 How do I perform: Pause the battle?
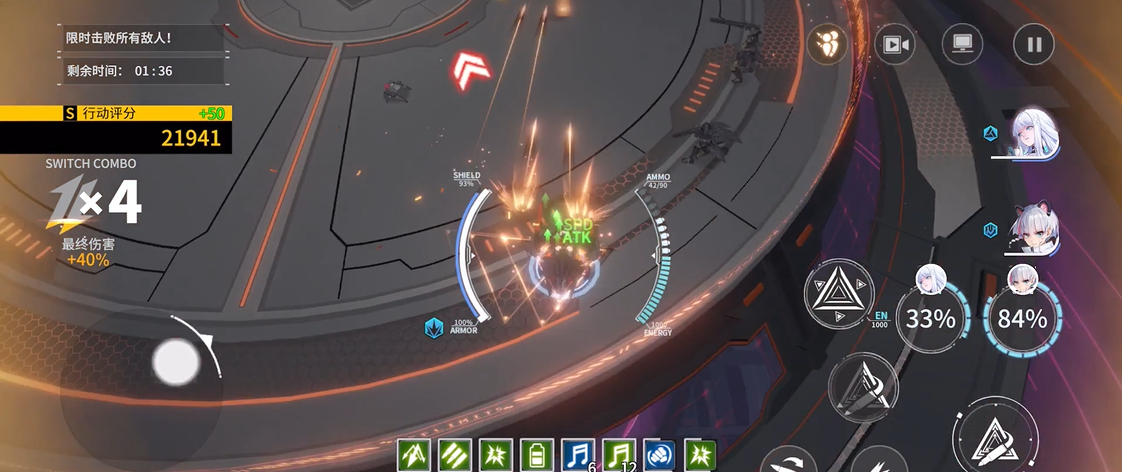(1034, 44)
